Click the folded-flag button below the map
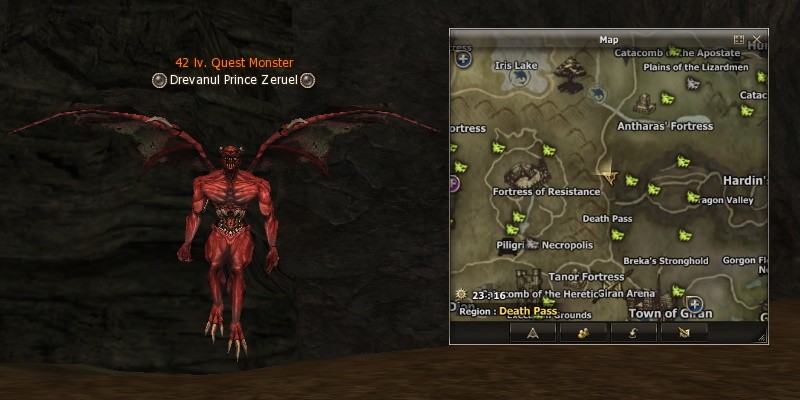The image size is (800, 400). 684,332
